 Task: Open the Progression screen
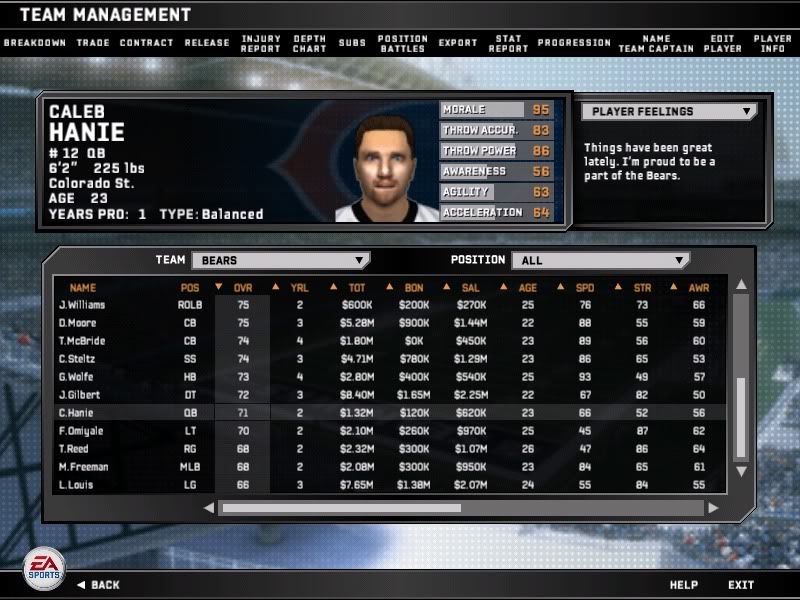pyautogui.click(x=574, y=43)
